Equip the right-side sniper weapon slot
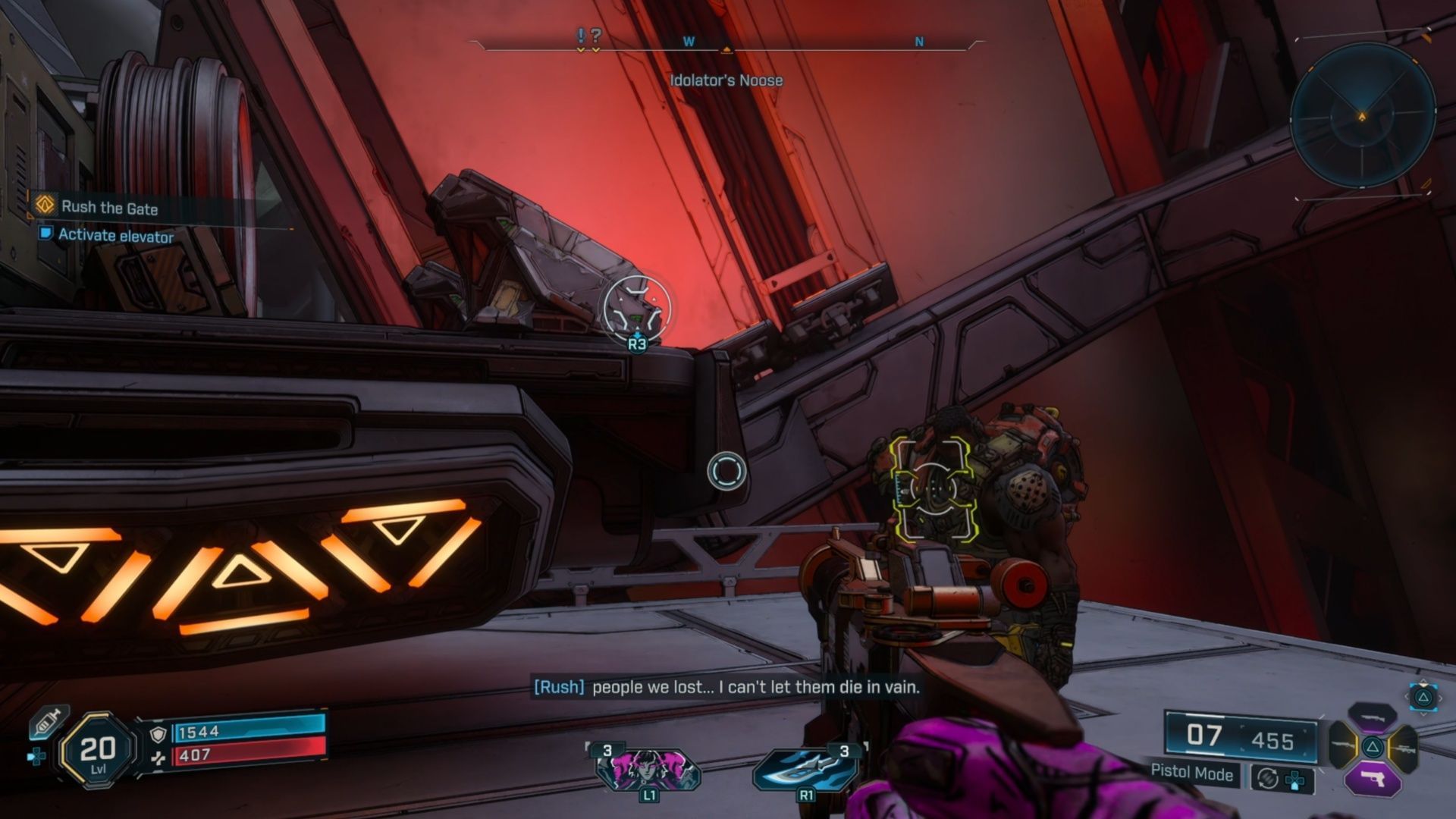 (1404, 748)
